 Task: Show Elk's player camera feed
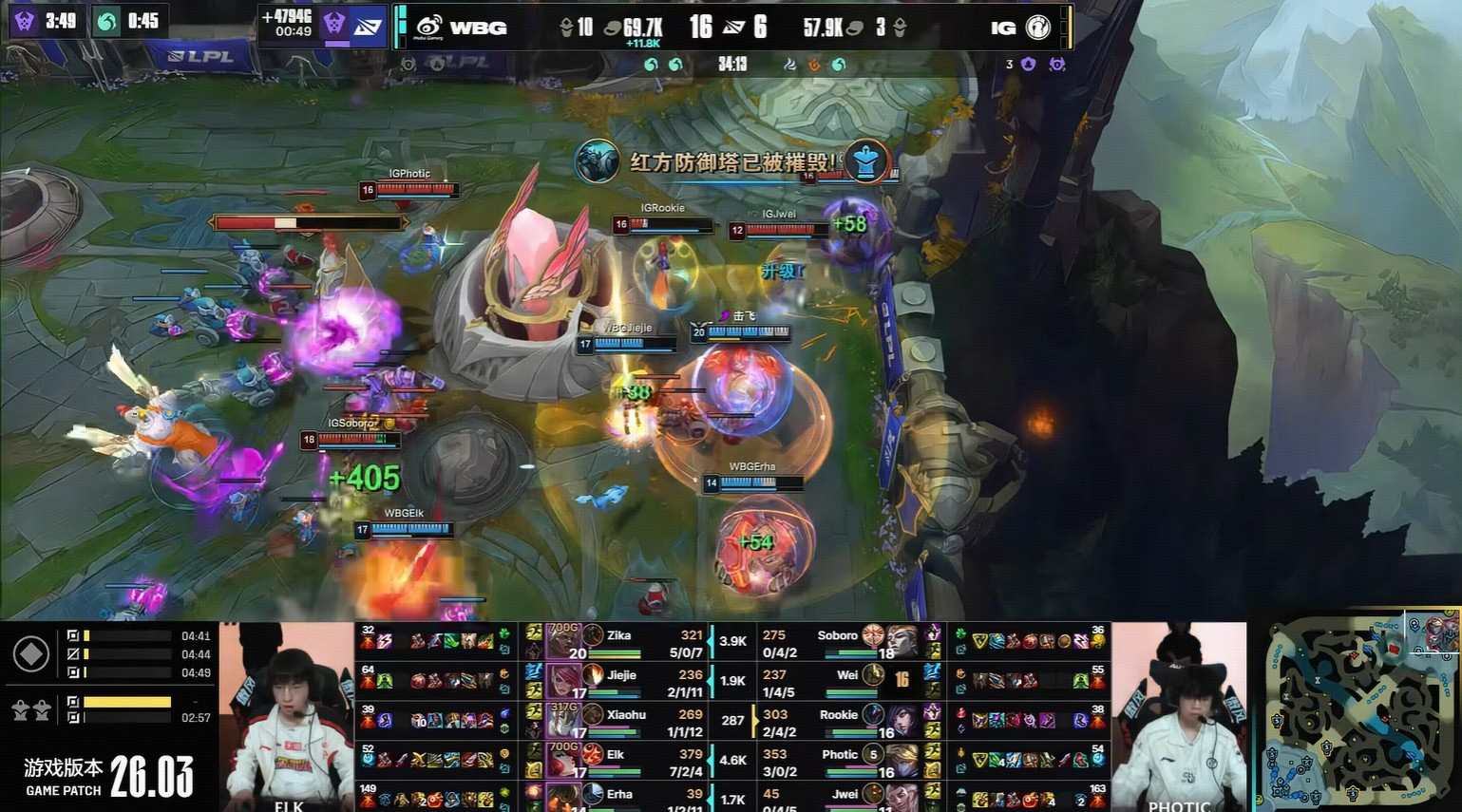coord(287,717)
